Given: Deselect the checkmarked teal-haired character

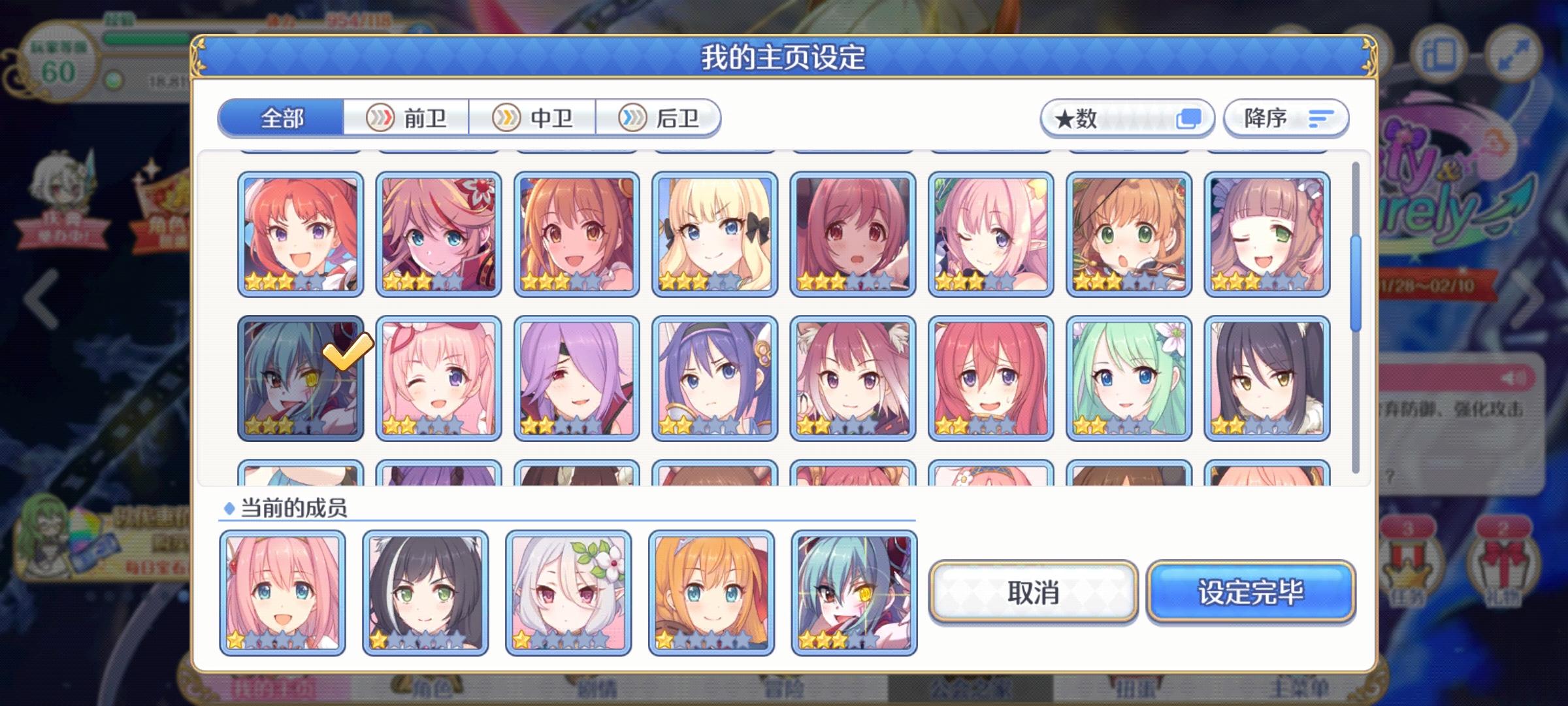Looking at the screenshot, I should (x=300, y=378).
